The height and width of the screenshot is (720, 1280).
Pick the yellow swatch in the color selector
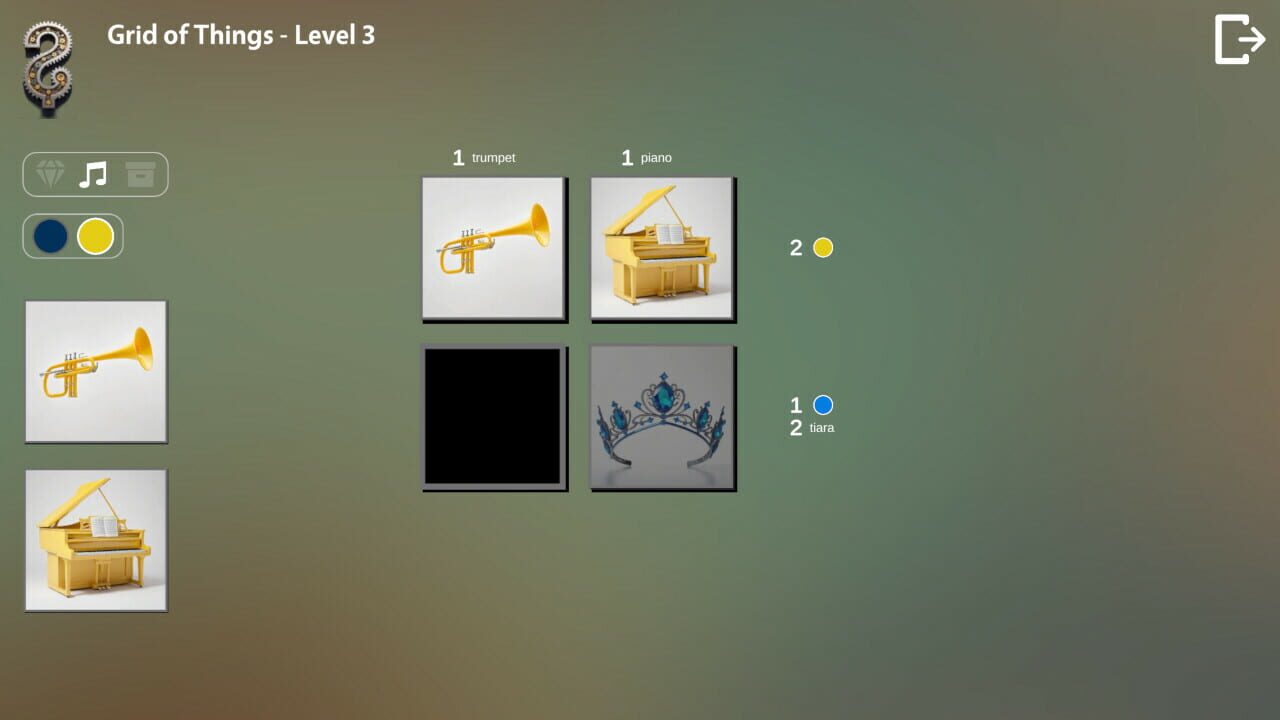(94, 236)
